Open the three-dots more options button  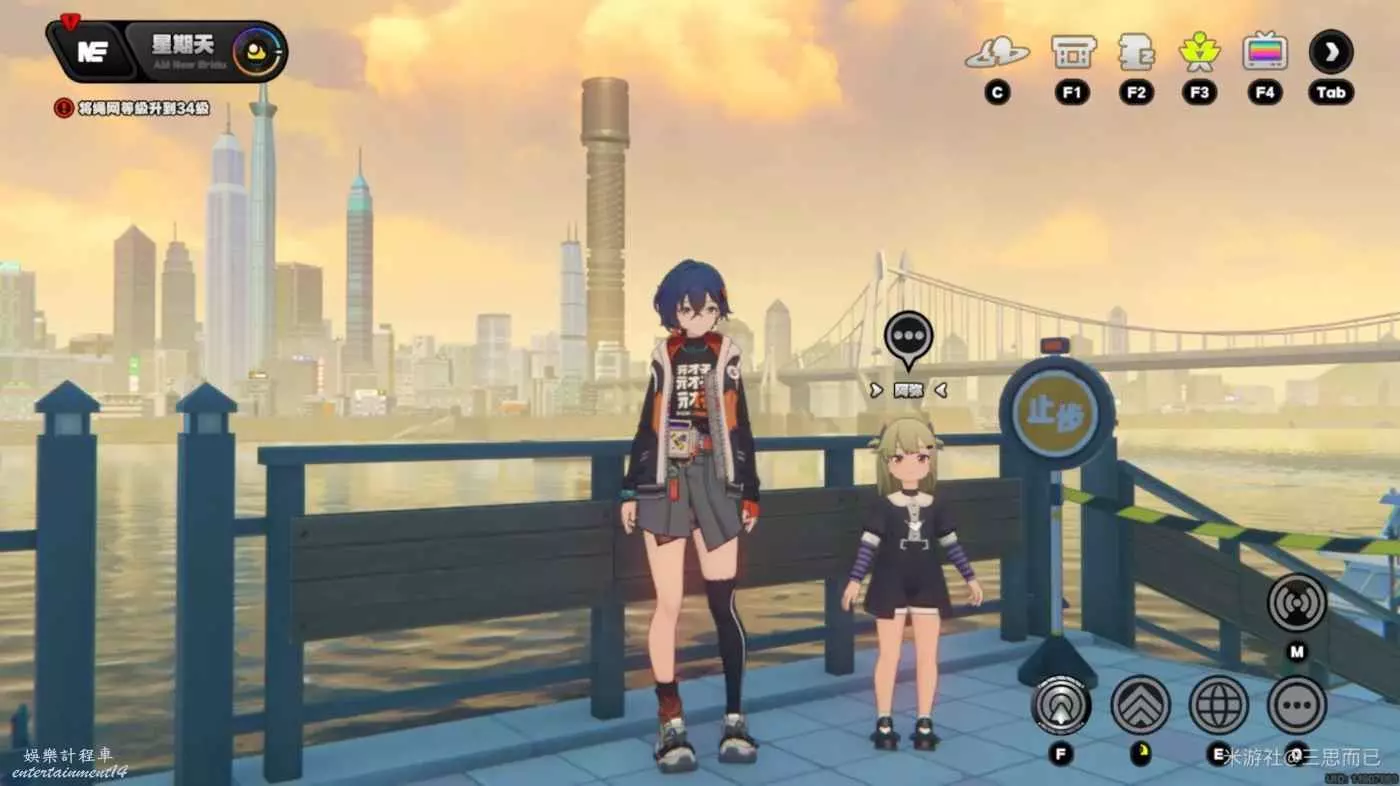pyautogui.click(x=1296, y=705)
